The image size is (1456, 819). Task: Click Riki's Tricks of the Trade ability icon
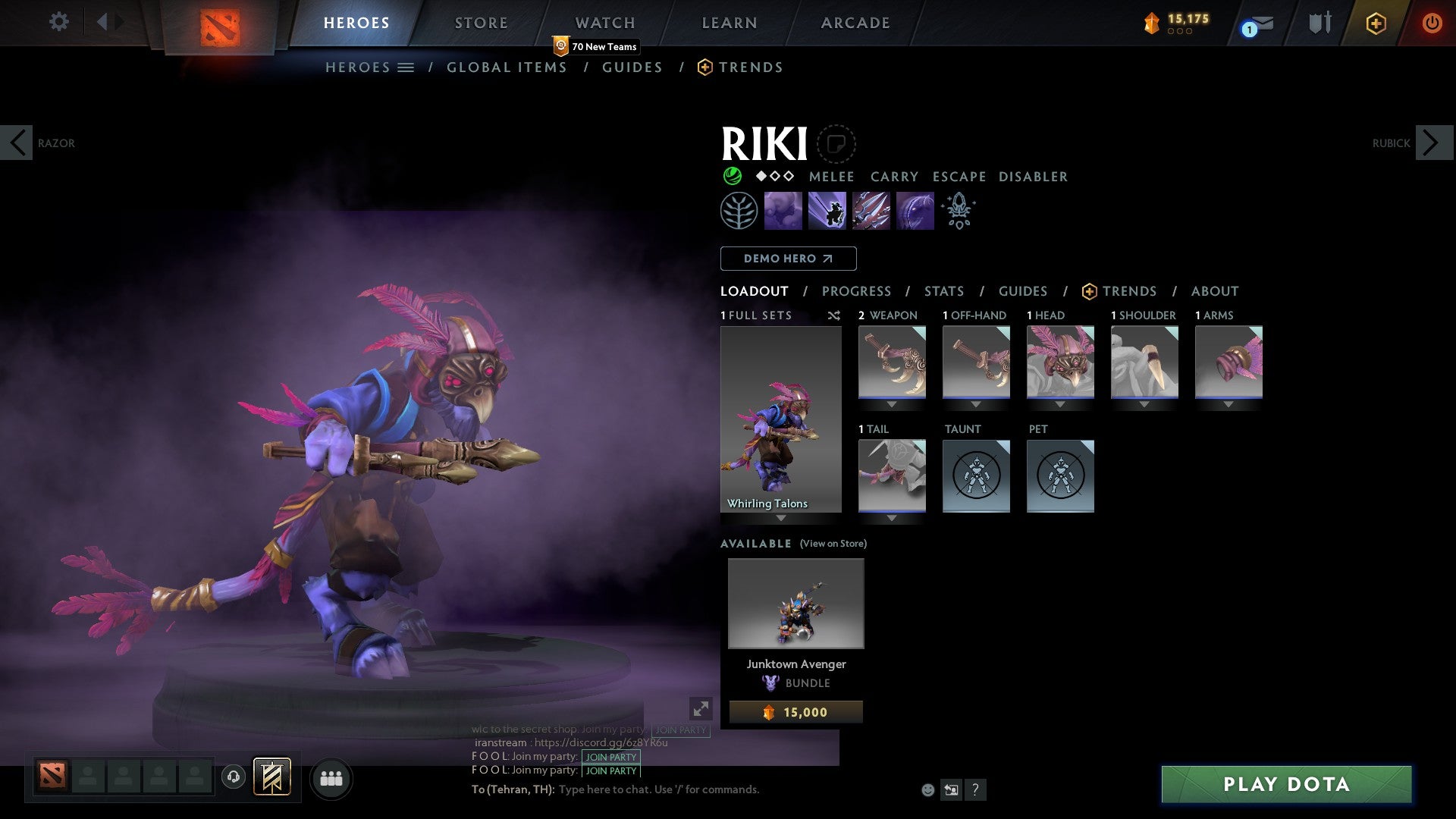872,211
